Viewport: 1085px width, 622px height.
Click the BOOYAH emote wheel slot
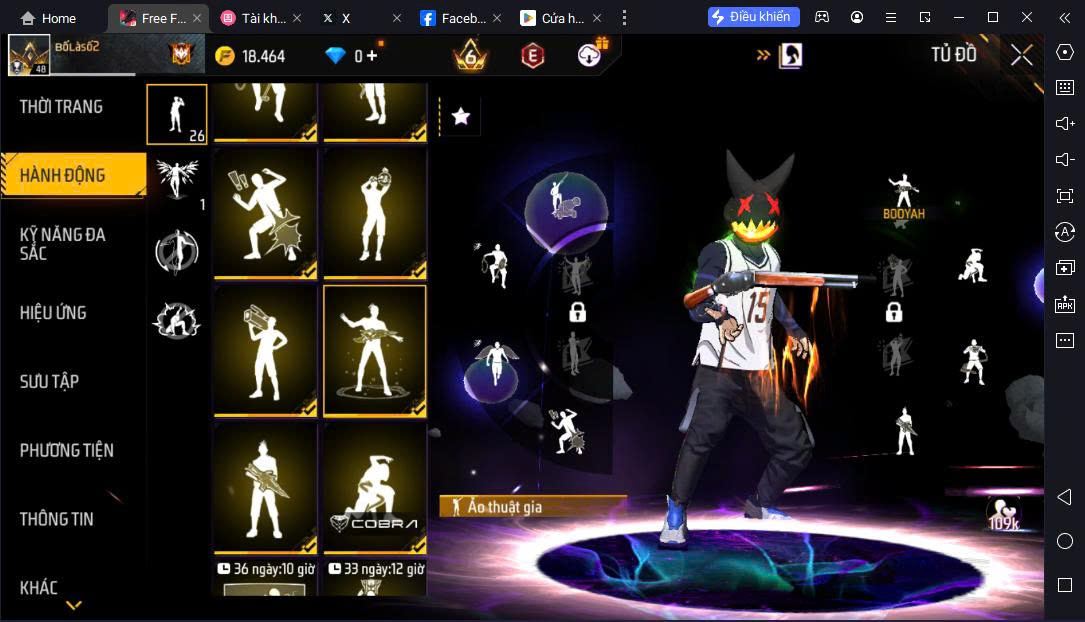coord(903,196)
